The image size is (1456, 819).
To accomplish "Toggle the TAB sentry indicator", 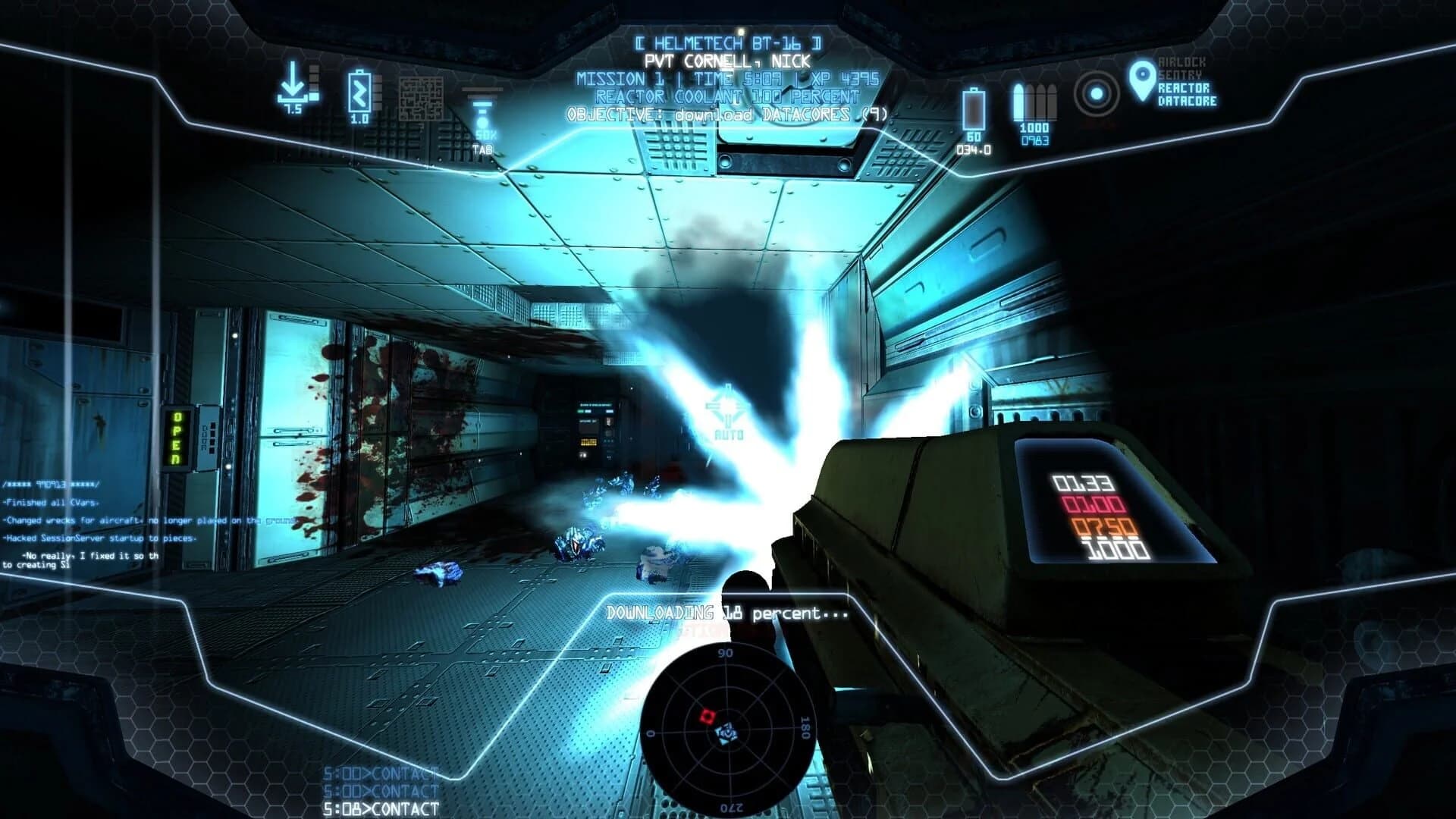I will (483, 150).
